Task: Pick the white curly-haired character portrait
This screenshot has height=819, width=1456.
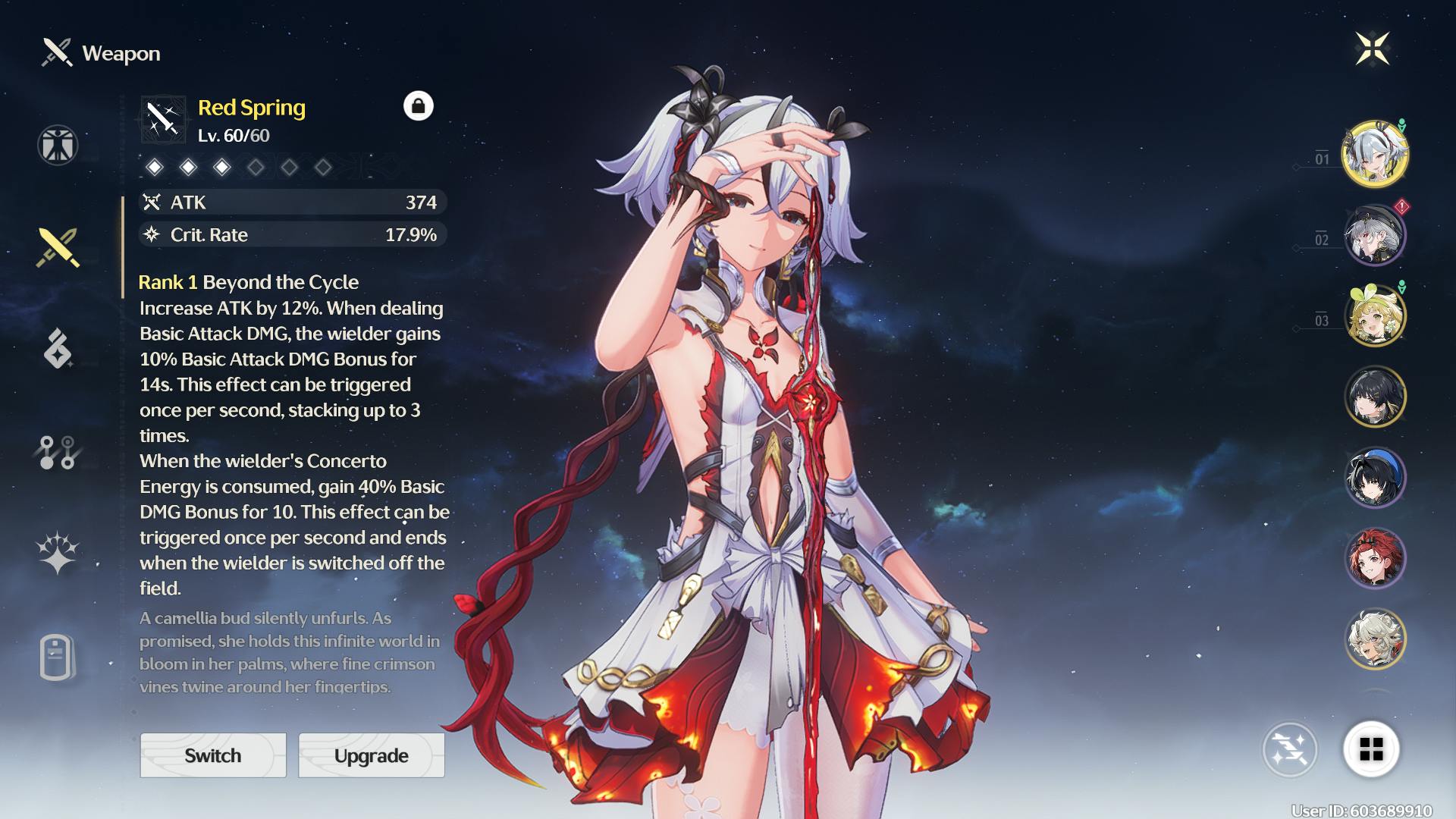Action: [x=1375, y=639]
